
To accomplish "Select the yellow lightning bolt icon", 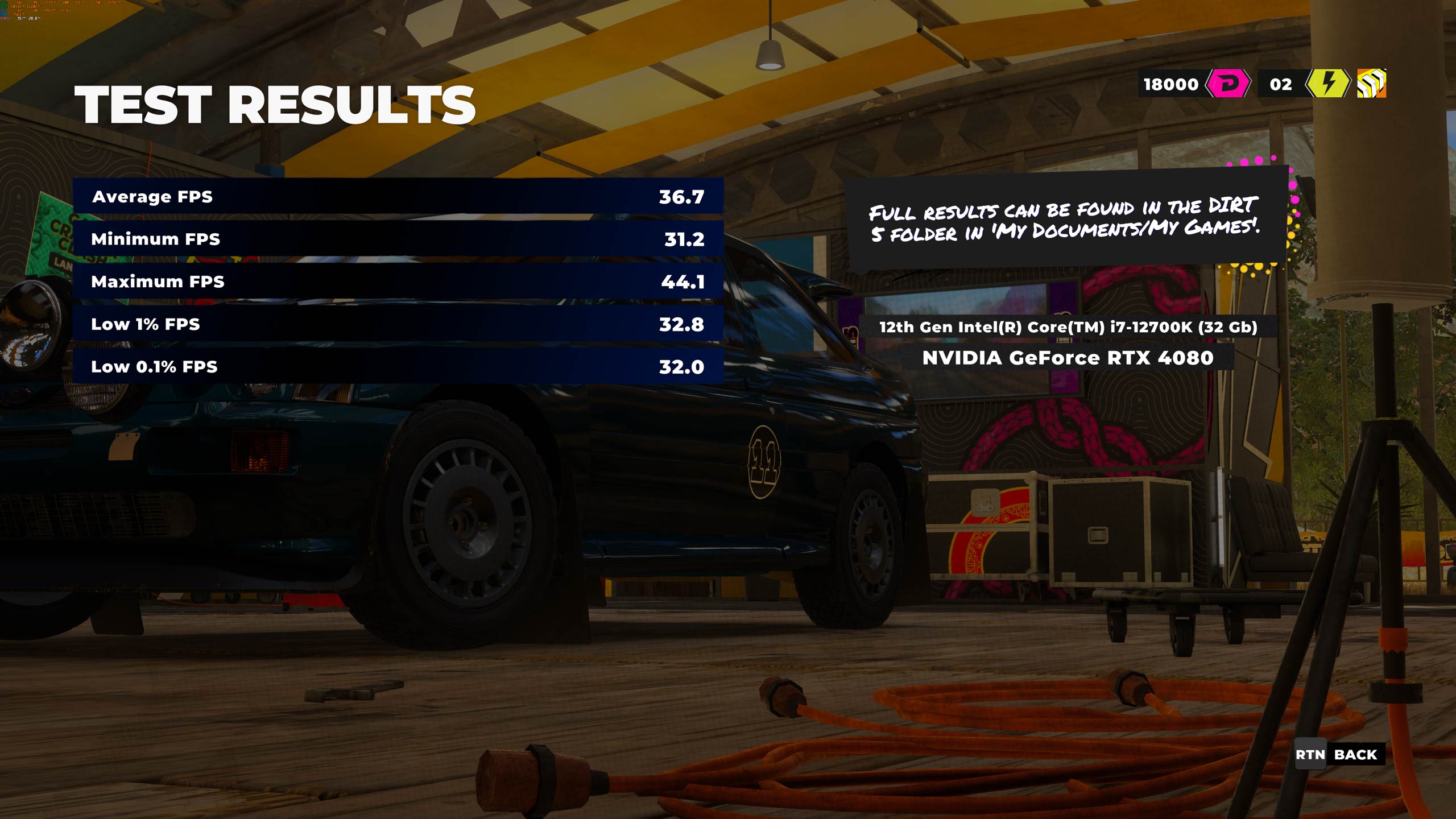I will tap(1327, 84).
